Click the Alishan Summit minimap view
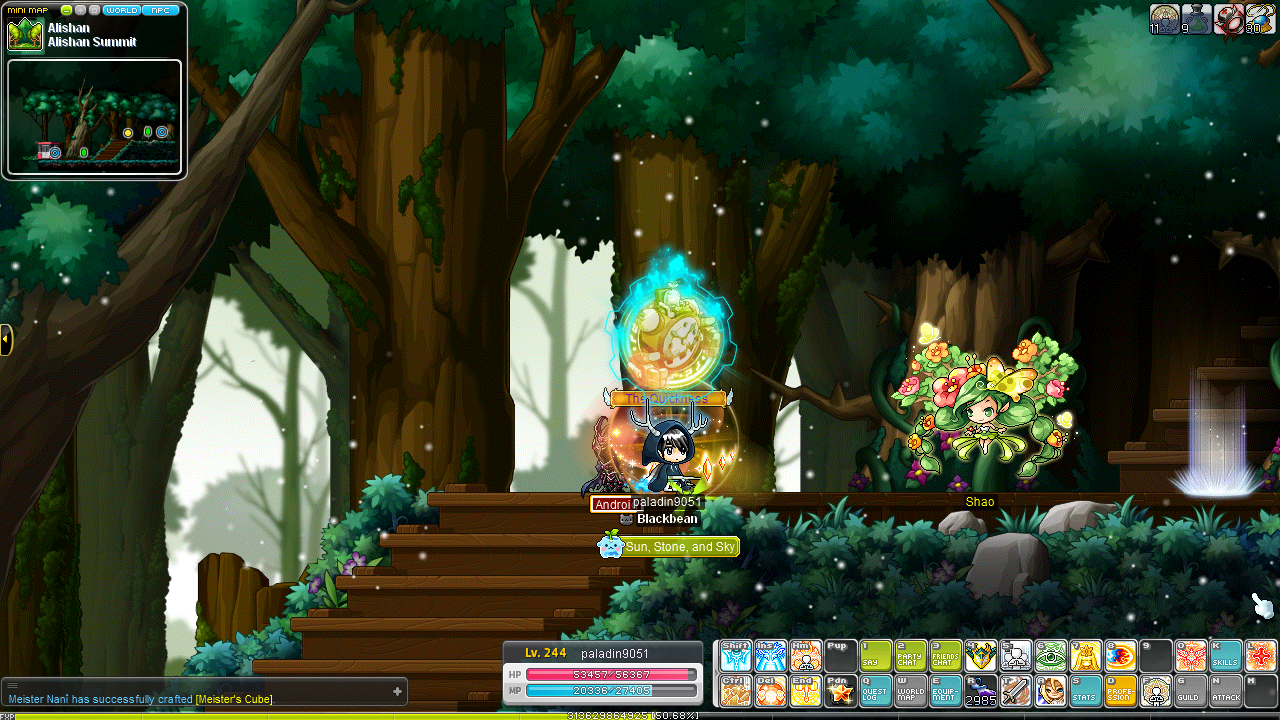The height and width of the screenshot is (720, 1280). pos(94,118)
